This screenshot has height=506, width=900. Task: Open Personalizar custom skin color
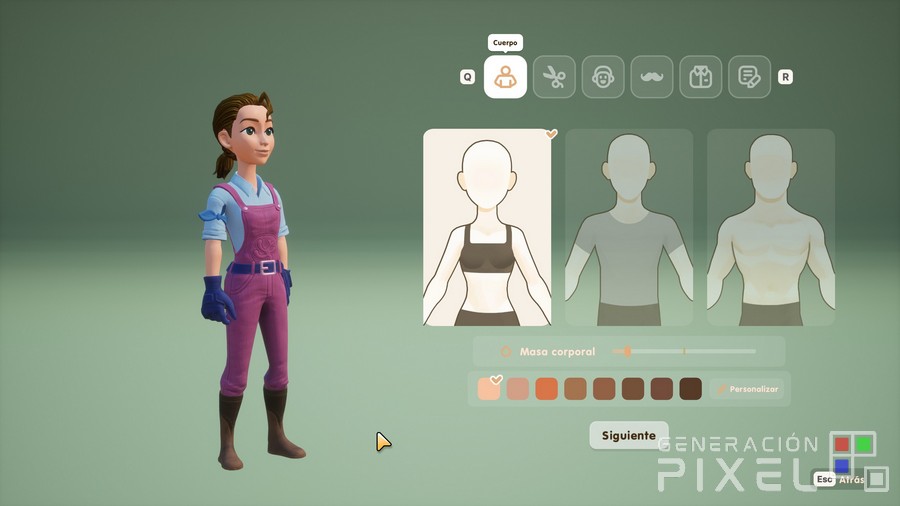pos(746,389)
